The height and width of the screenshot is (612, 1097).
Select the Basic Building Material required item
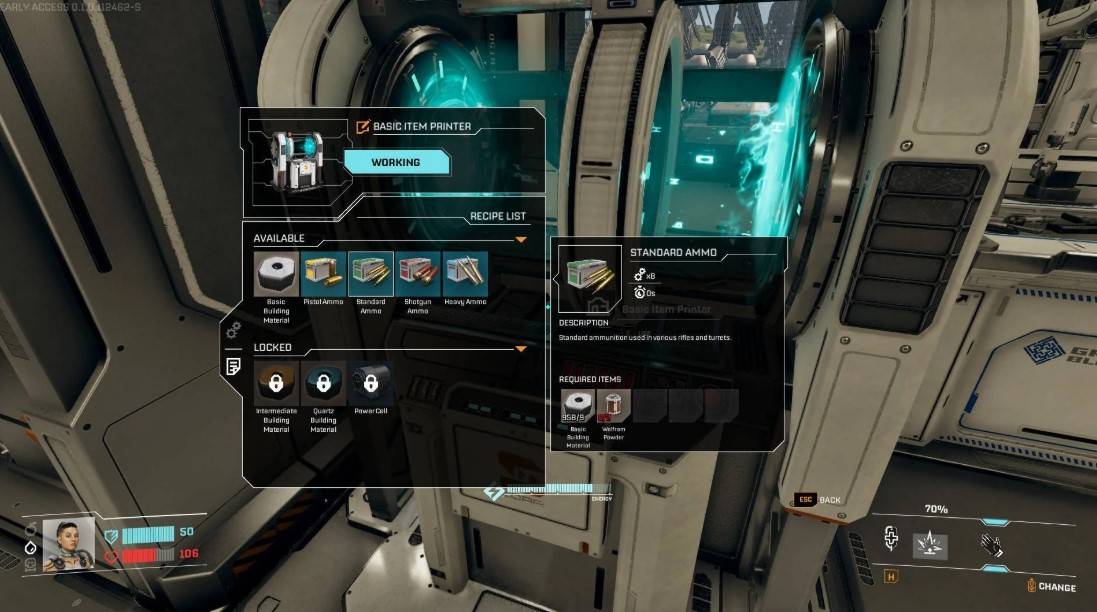click(x=577, y=405)
